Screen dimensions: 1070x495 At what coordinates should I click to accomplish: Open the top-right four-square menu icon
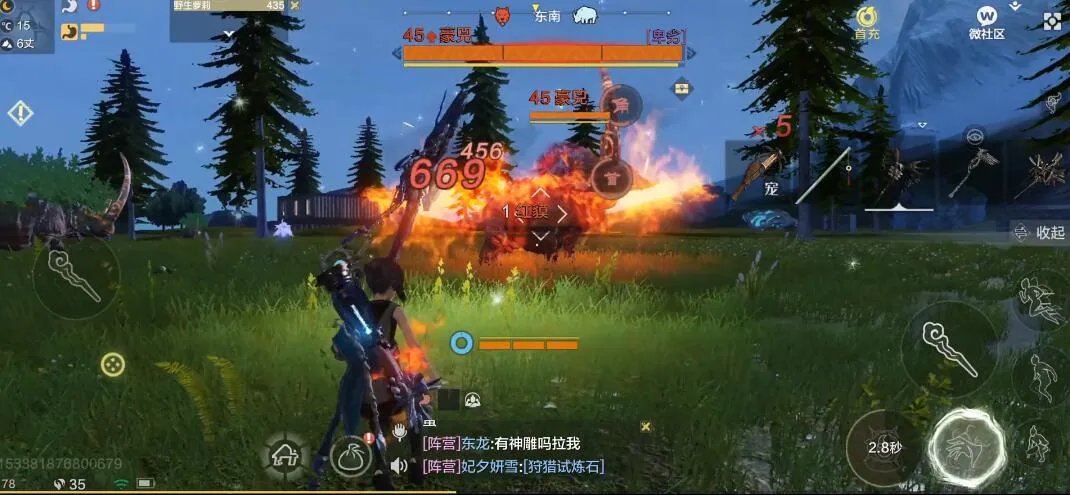[1052, 21]
